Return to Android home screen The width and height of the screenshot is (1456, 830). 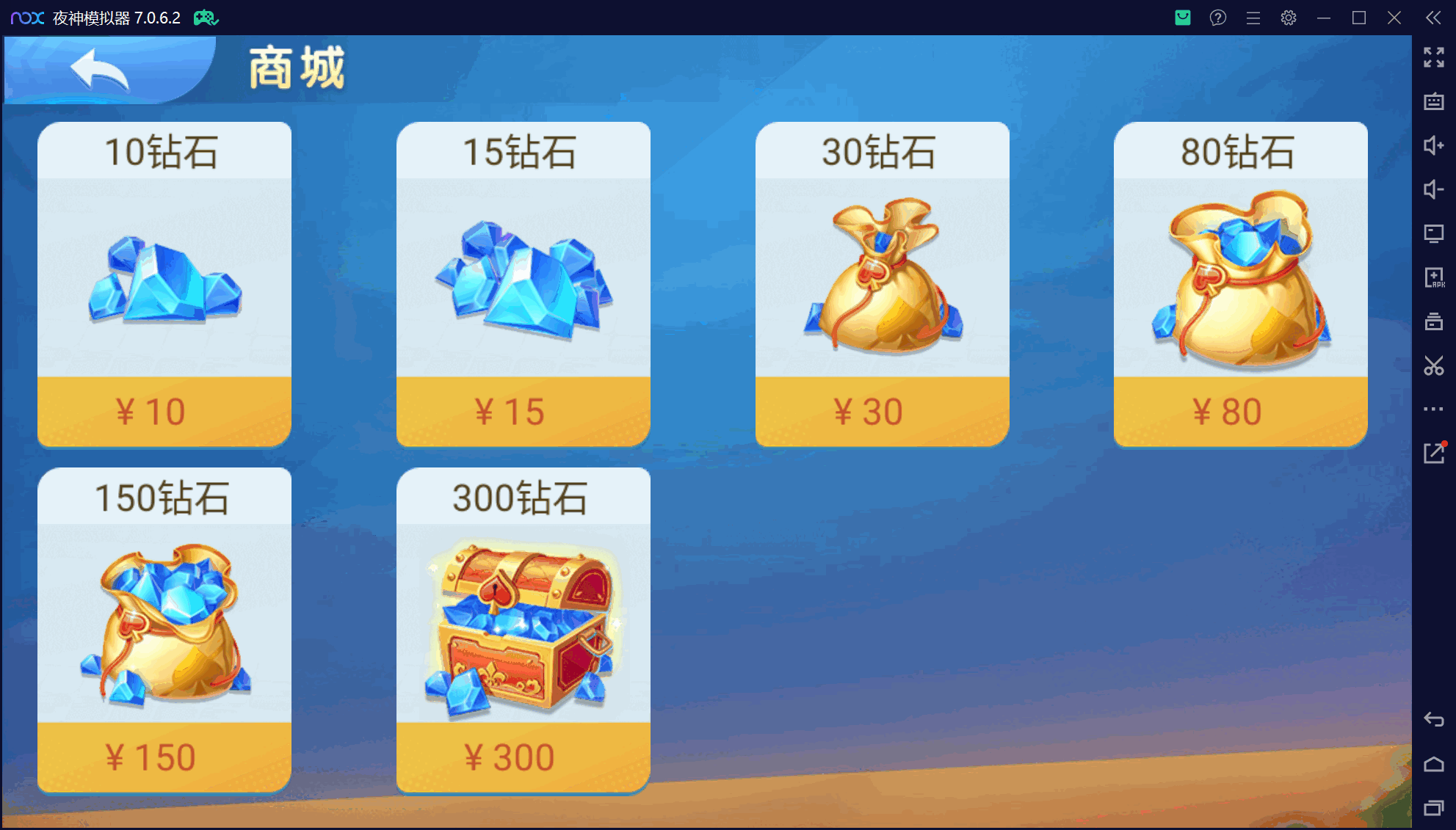1434,763
